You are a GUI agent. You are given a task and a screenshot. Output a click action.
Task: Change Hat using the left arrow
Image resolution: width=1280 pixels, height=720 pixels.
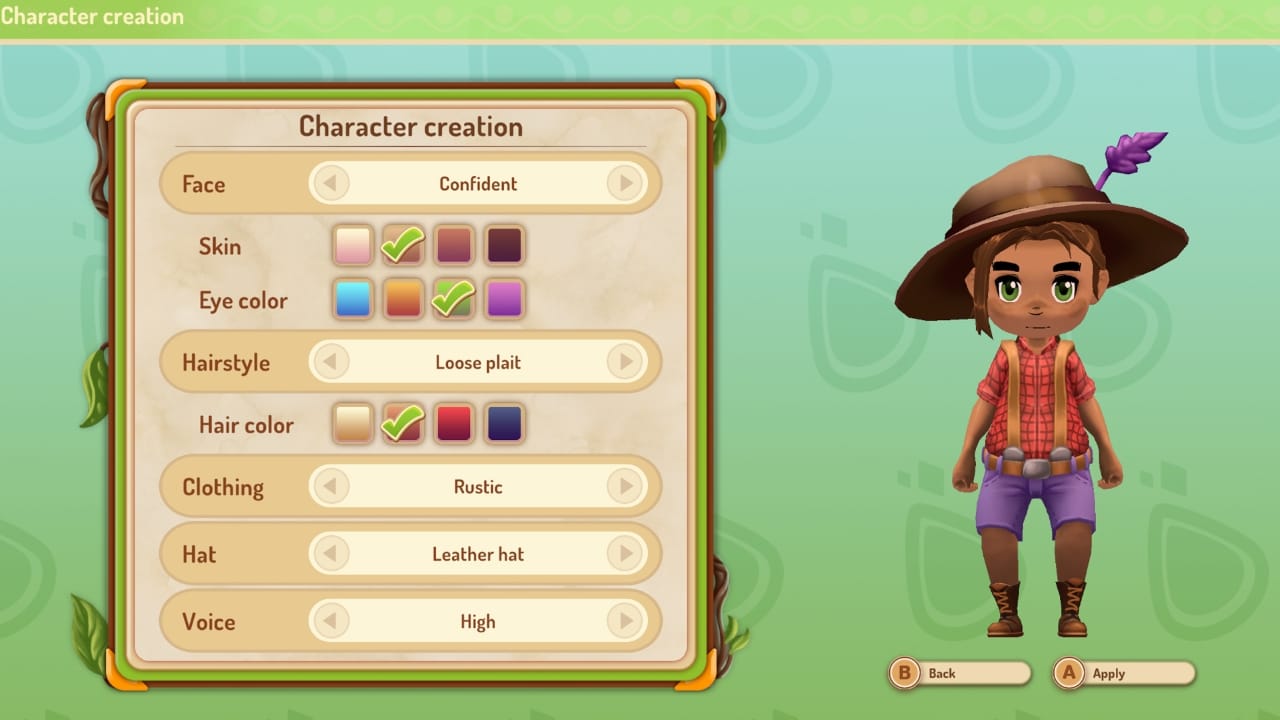332,554
